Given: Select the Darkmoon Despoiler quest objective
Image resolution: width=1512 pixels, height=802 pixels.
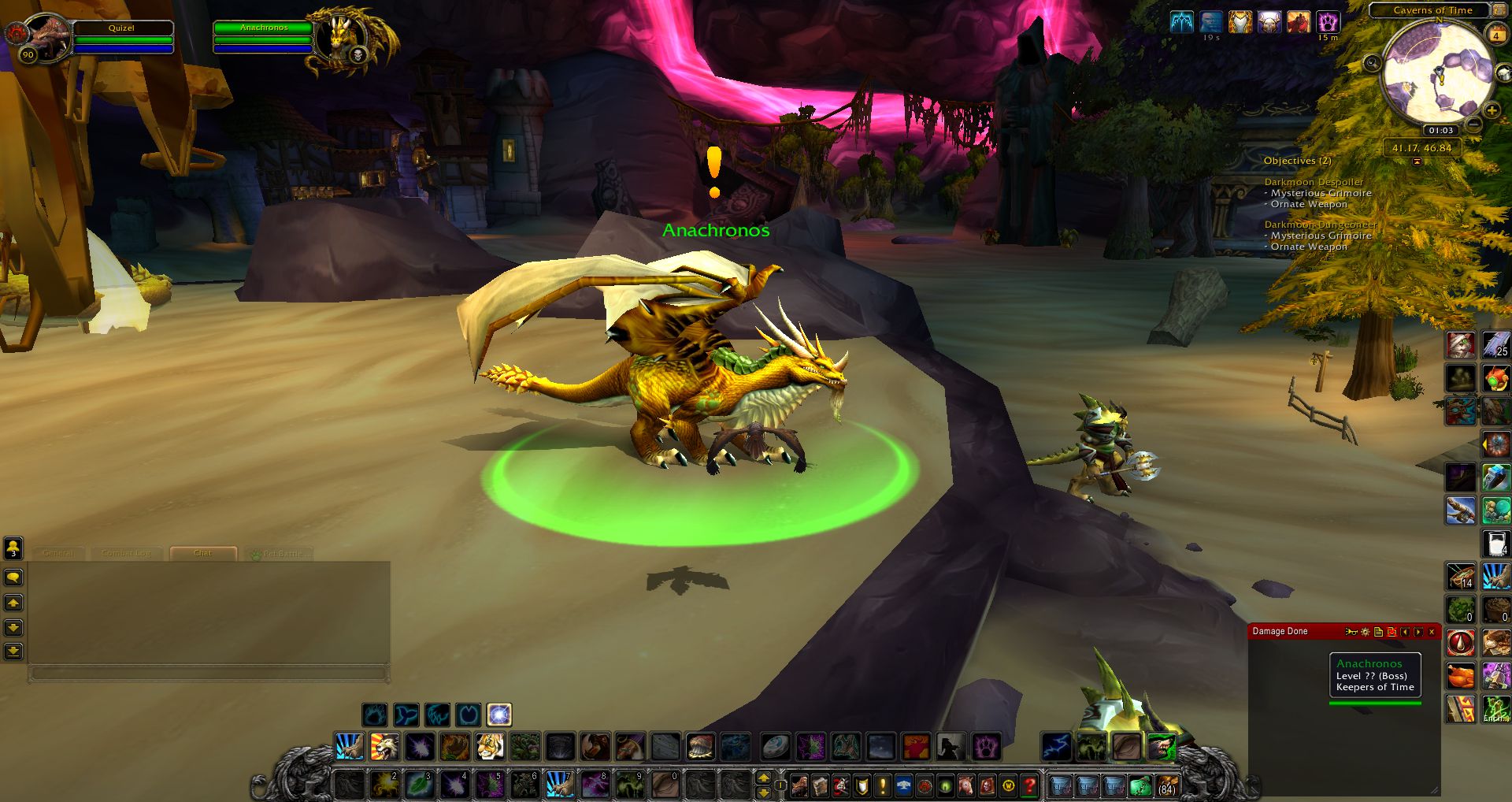Looking at the screenshot, I should pyautogui.click(x=1314, y=182).
